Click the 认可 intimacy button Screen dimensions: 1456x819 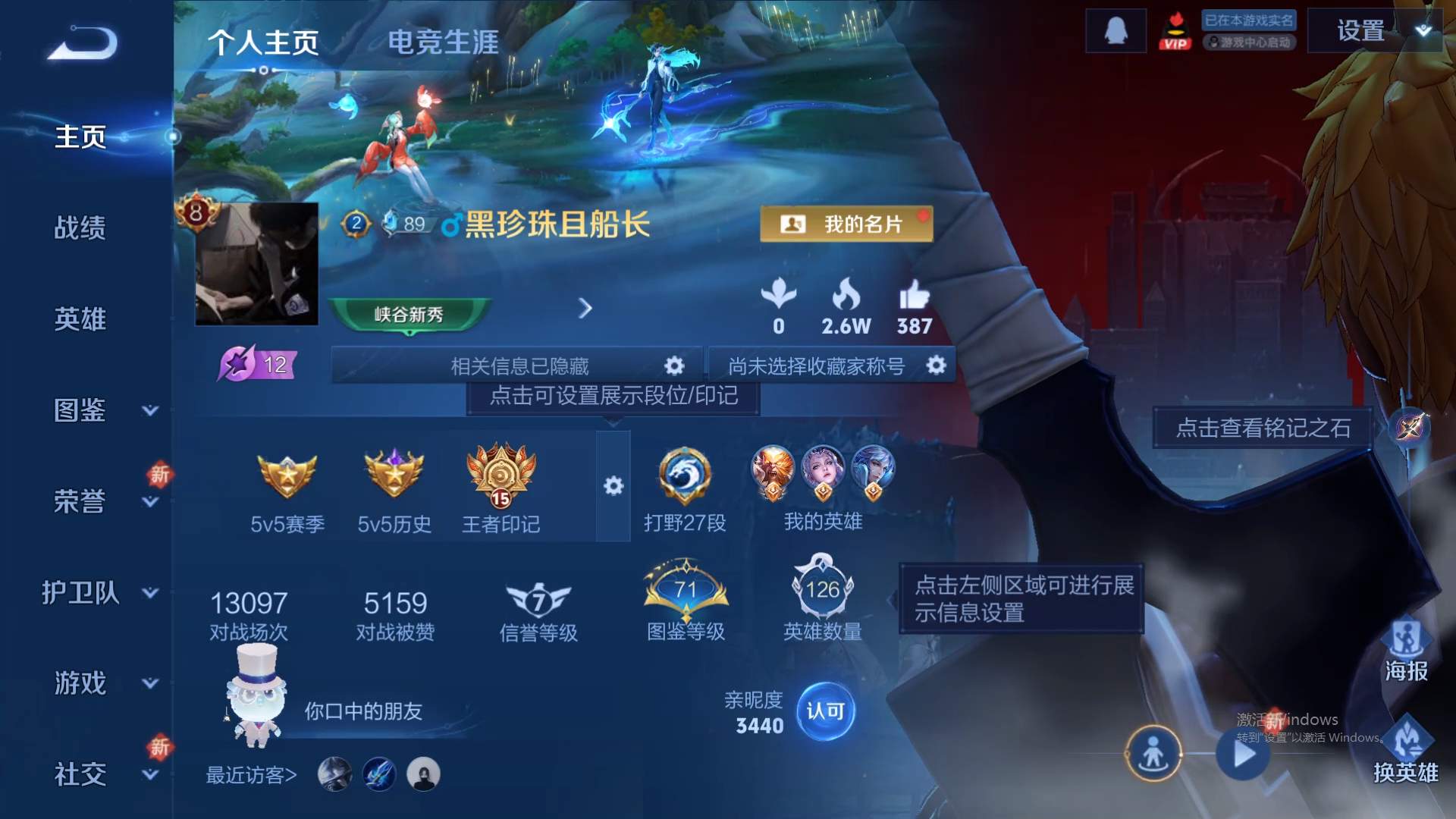click(x=827, y=711)
